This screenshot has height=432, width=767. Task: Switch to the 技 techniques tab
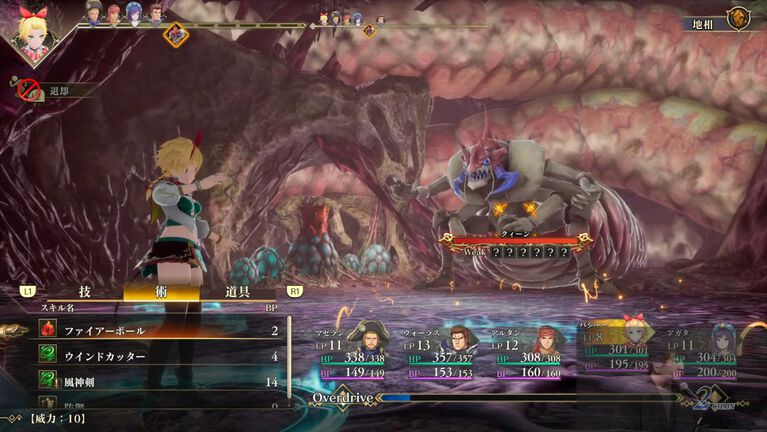[85, 291]
